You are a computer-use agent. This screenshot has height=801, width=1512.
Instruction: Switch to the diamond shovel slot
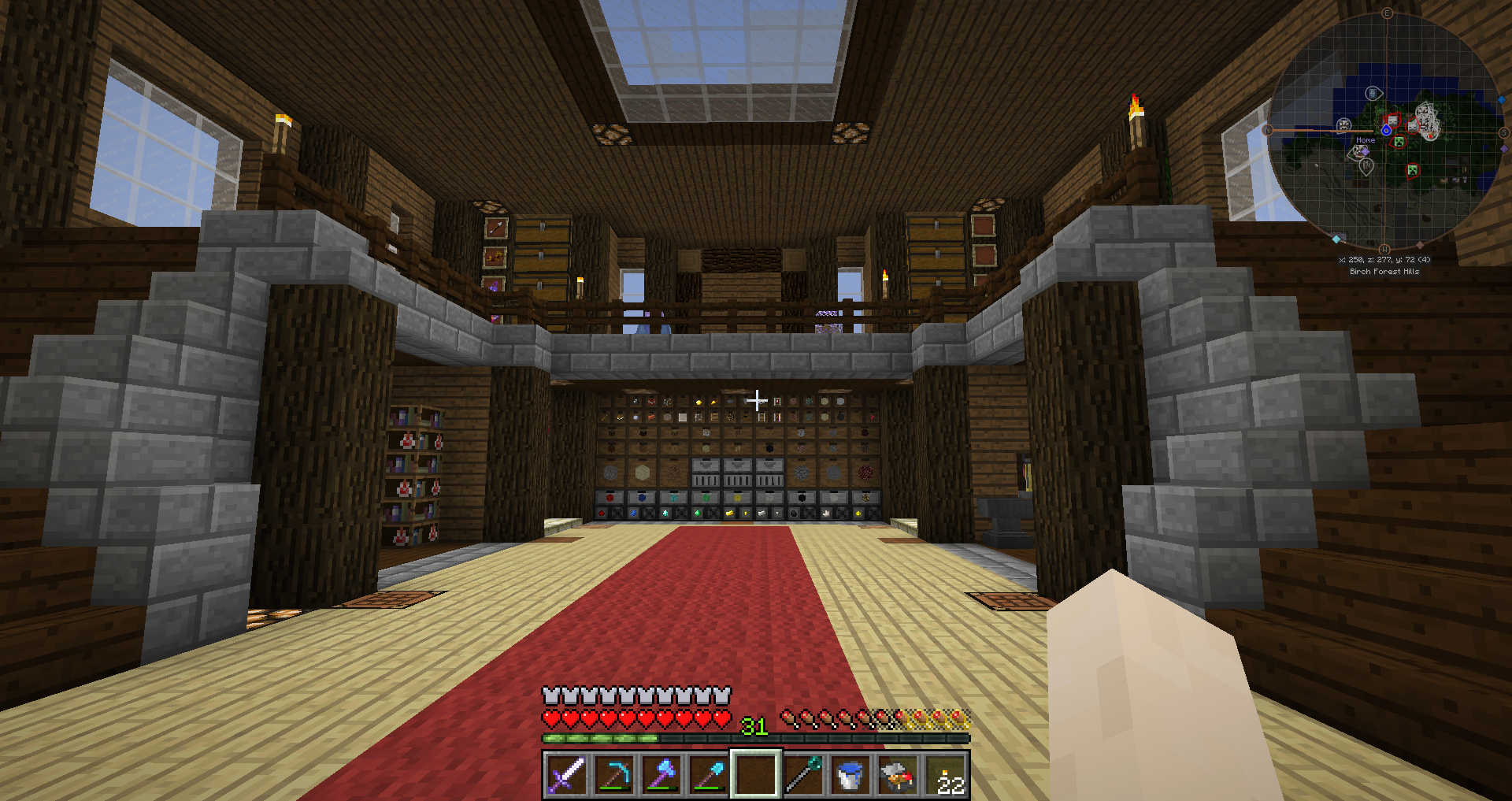tap(709, 775)
